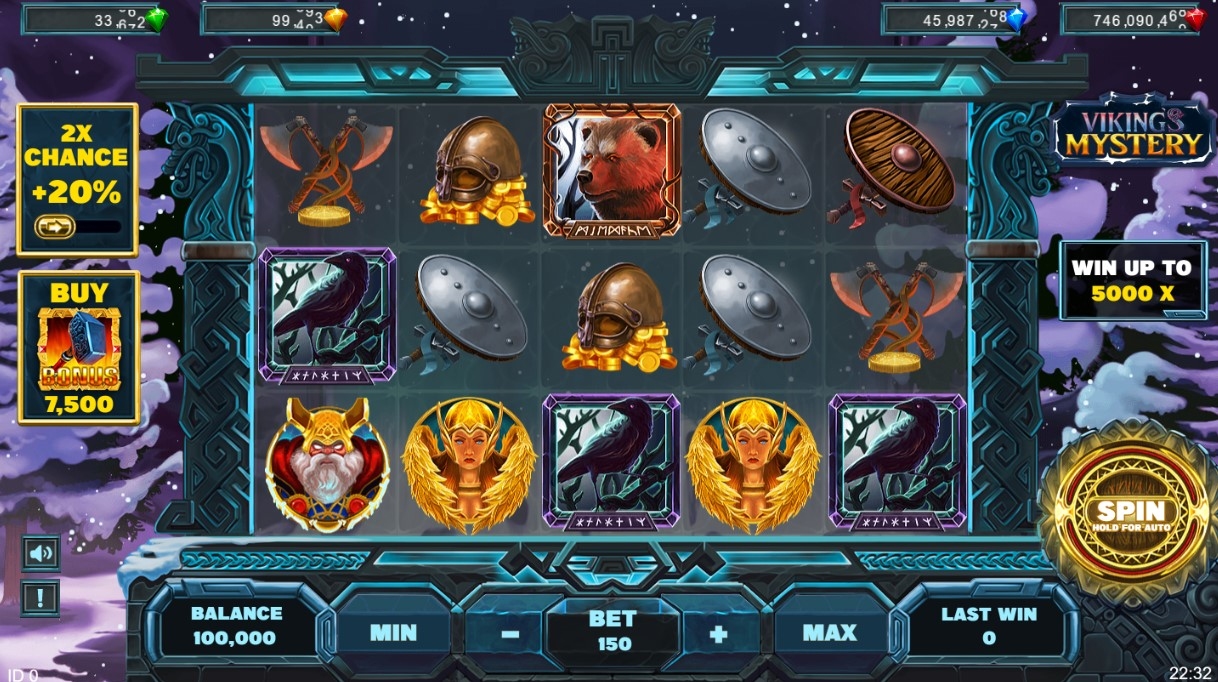Image resolution: width=1218 pixels, height=682 pixels.
Task: Increase the bet with the plus button
Action: pyautogui.click(x=718, y=634)
